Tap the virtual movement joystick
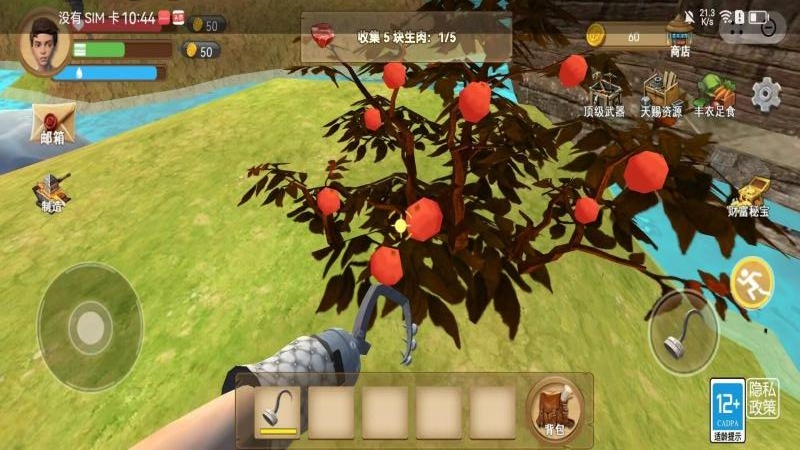The width and height of the screenshot is (800, 450). pyautogui.click(x=90, y=326)
